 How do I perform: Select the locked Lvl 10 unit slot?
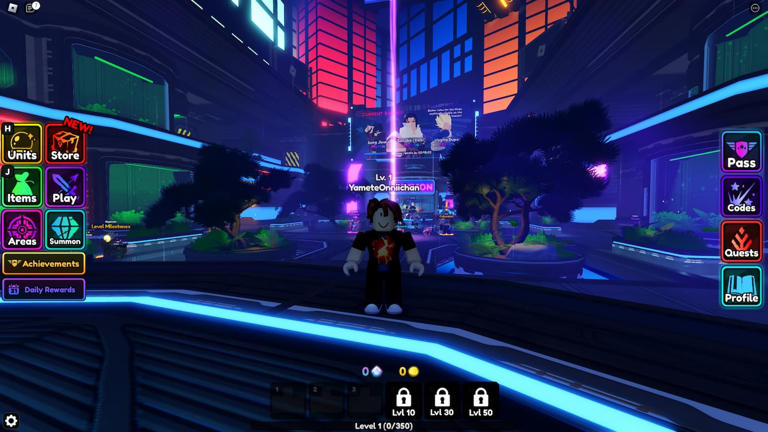tap(403, 401)
